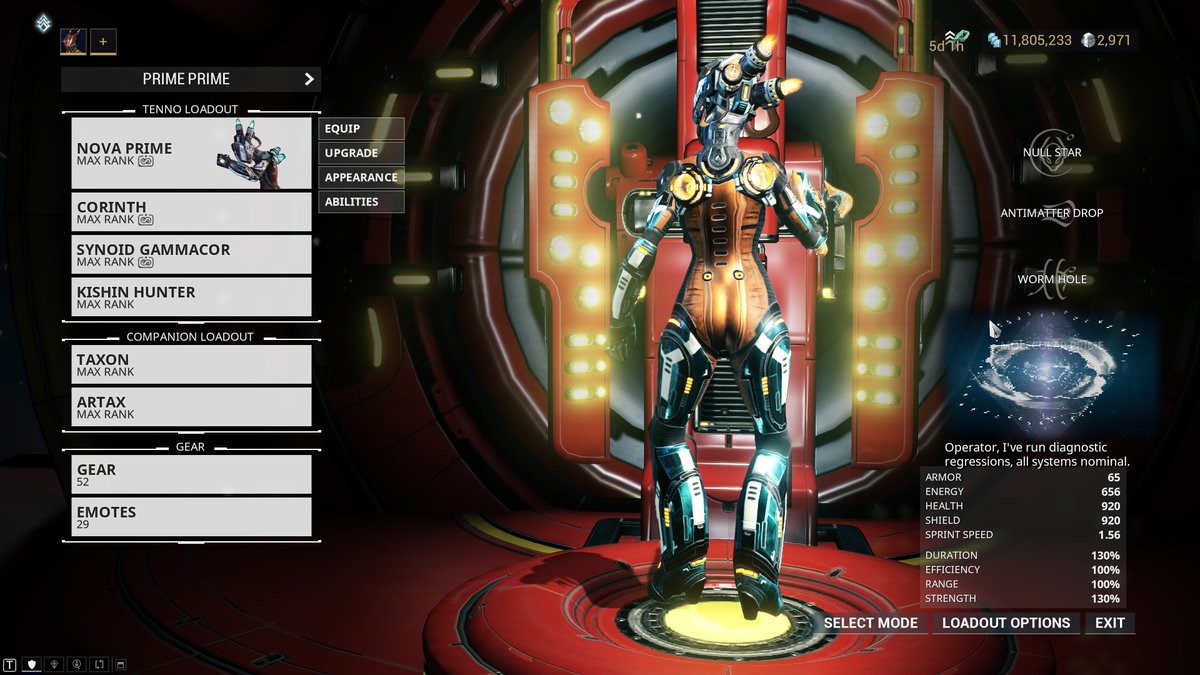This screenshot has width=1200, height=675.
Task: Choose the Corinth primary weapon slot
Action: tap(191, 212)
